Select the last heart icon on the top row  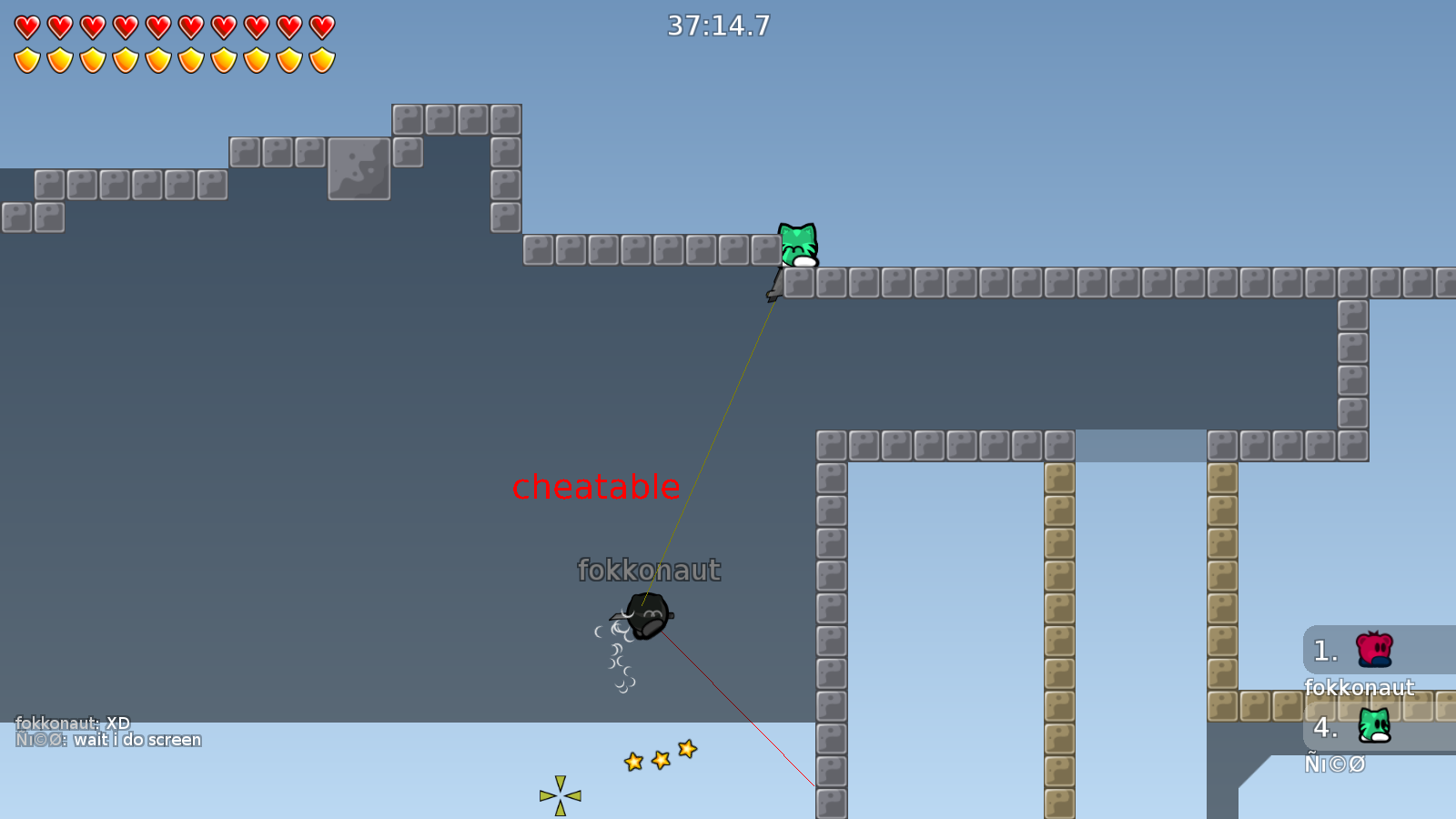coord(320,25)
